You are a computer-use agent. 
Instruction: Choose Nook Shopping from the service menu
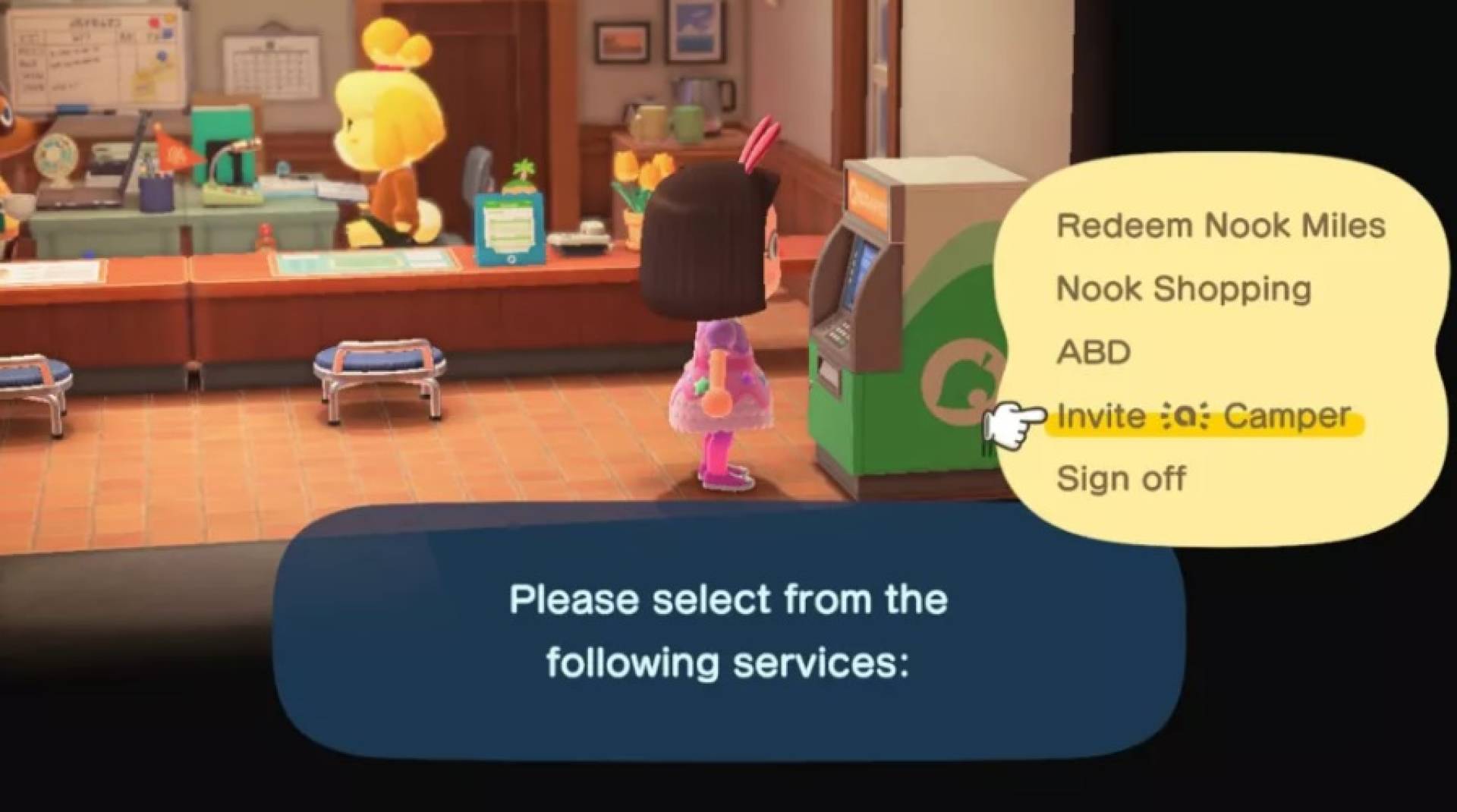pos(1184,288)
